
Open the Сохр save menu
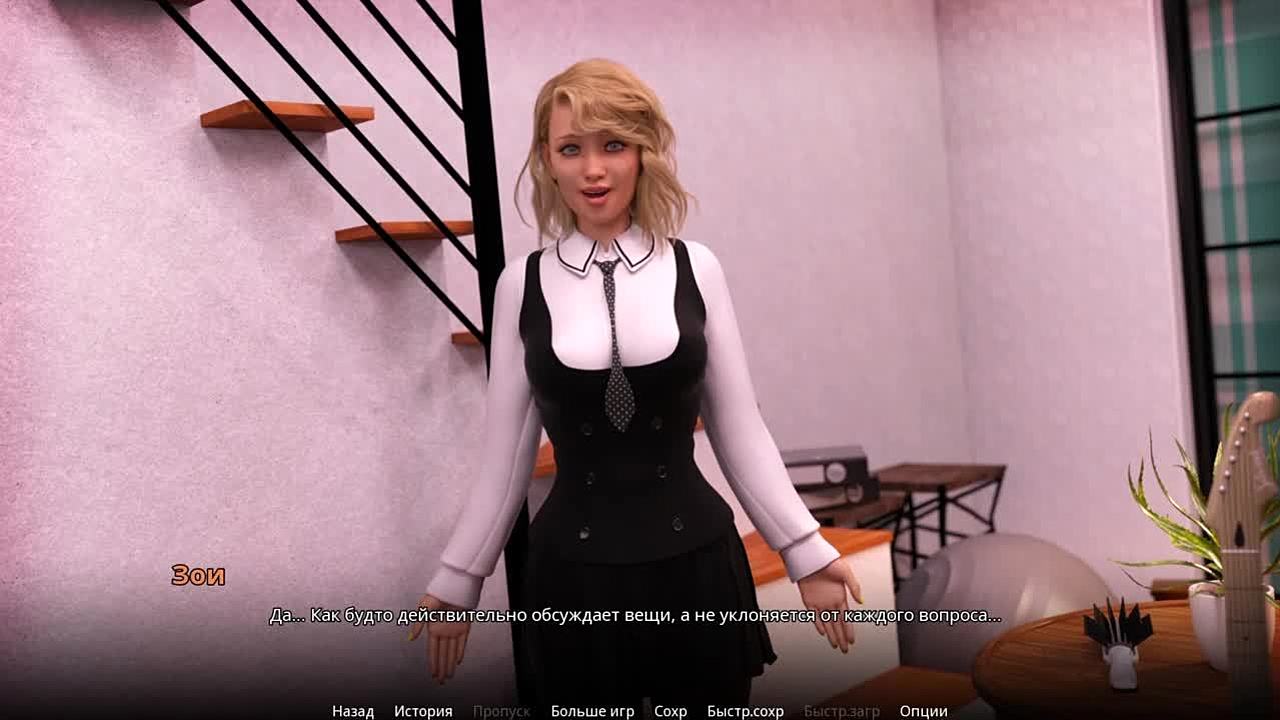pyautogui.click(x=670, y=711)
